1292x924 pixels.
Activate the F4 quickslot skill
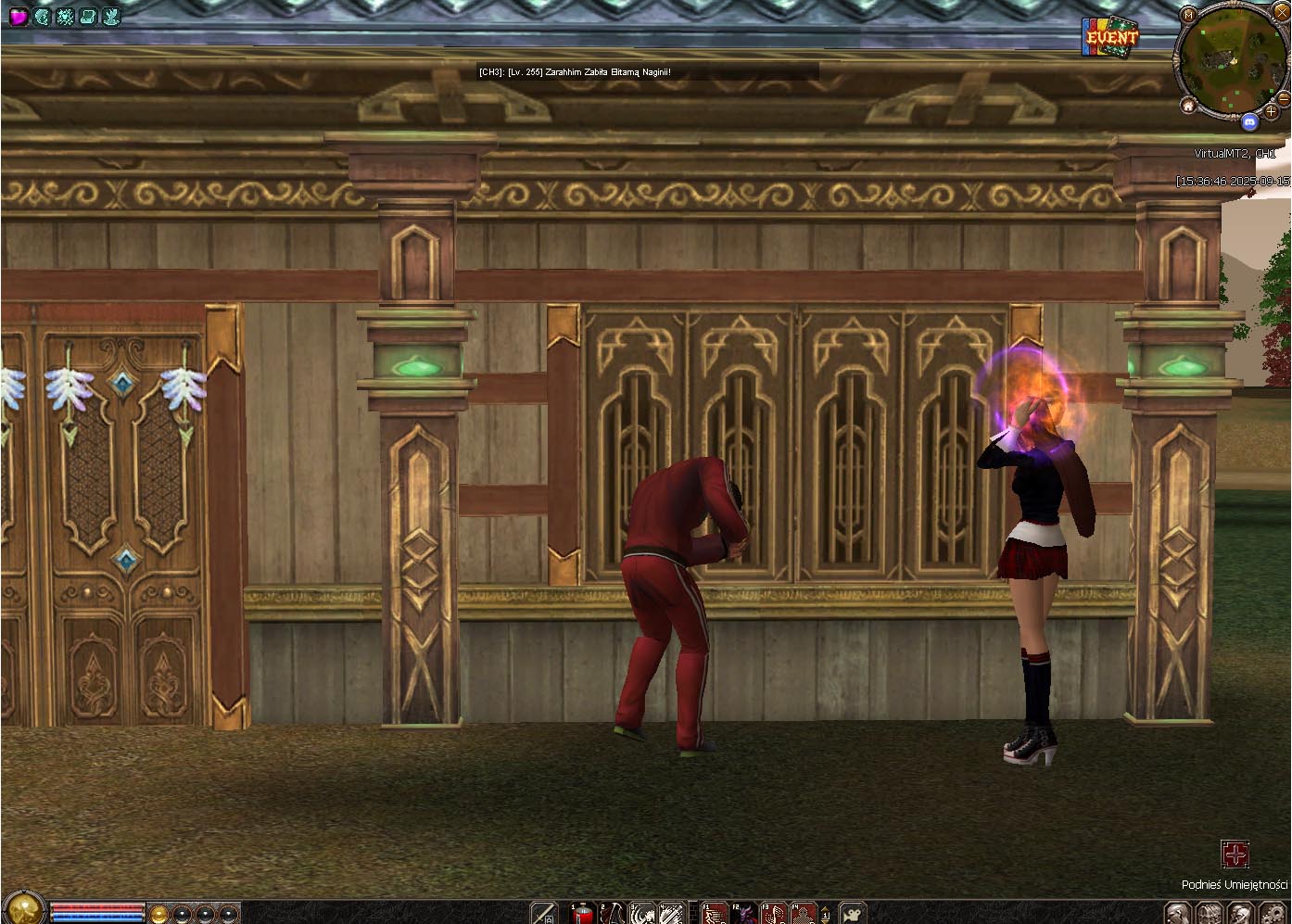pyautogui.click(x=803, y=914)
